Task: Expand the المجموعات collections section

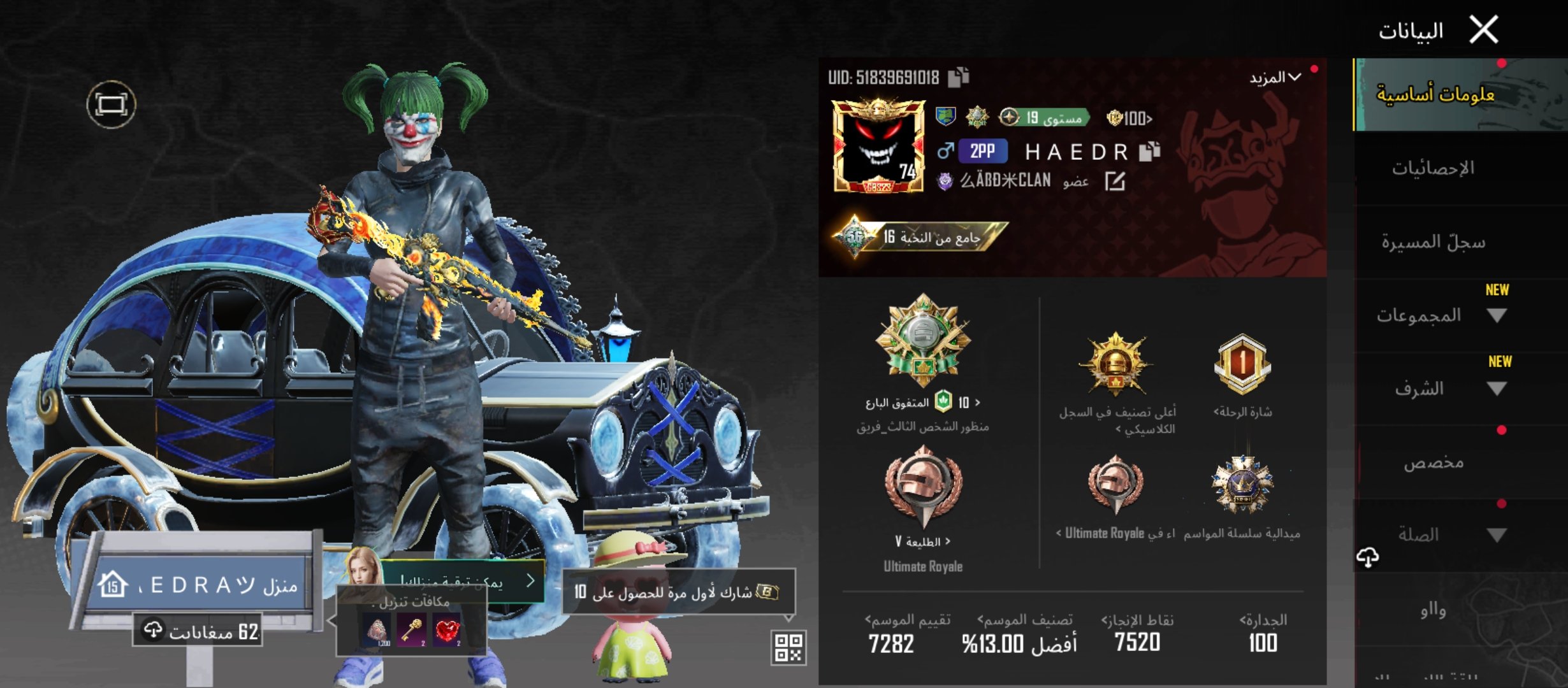Action: coord(1497,315)
